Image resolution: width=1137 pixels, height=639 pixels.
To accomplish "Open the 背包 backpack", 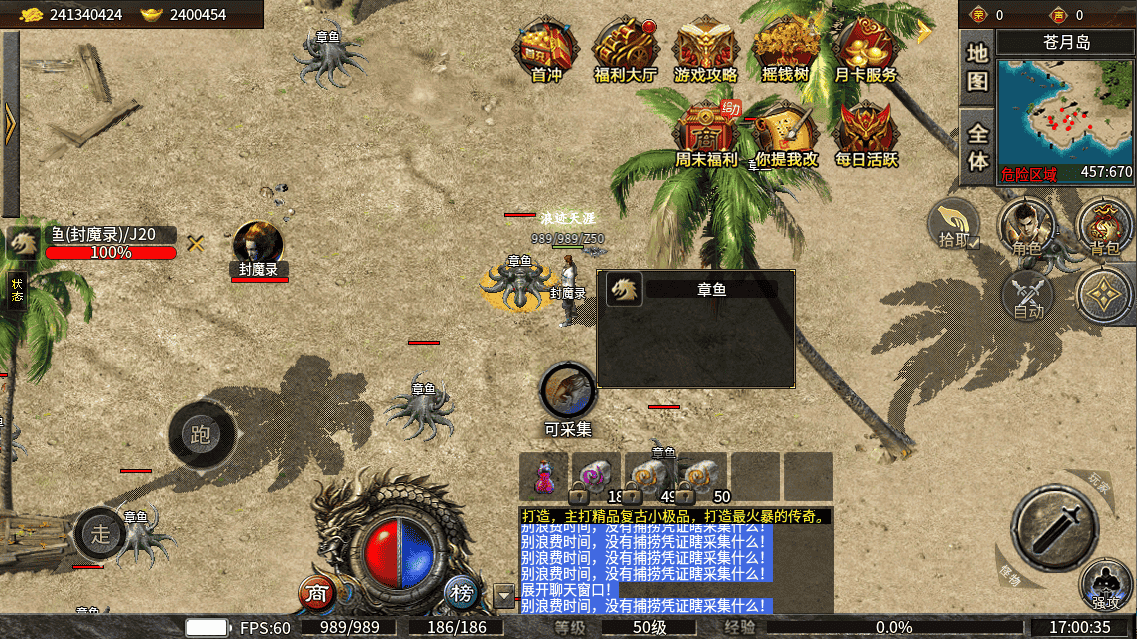I will pyautogui.click(x=1103, y=225).
